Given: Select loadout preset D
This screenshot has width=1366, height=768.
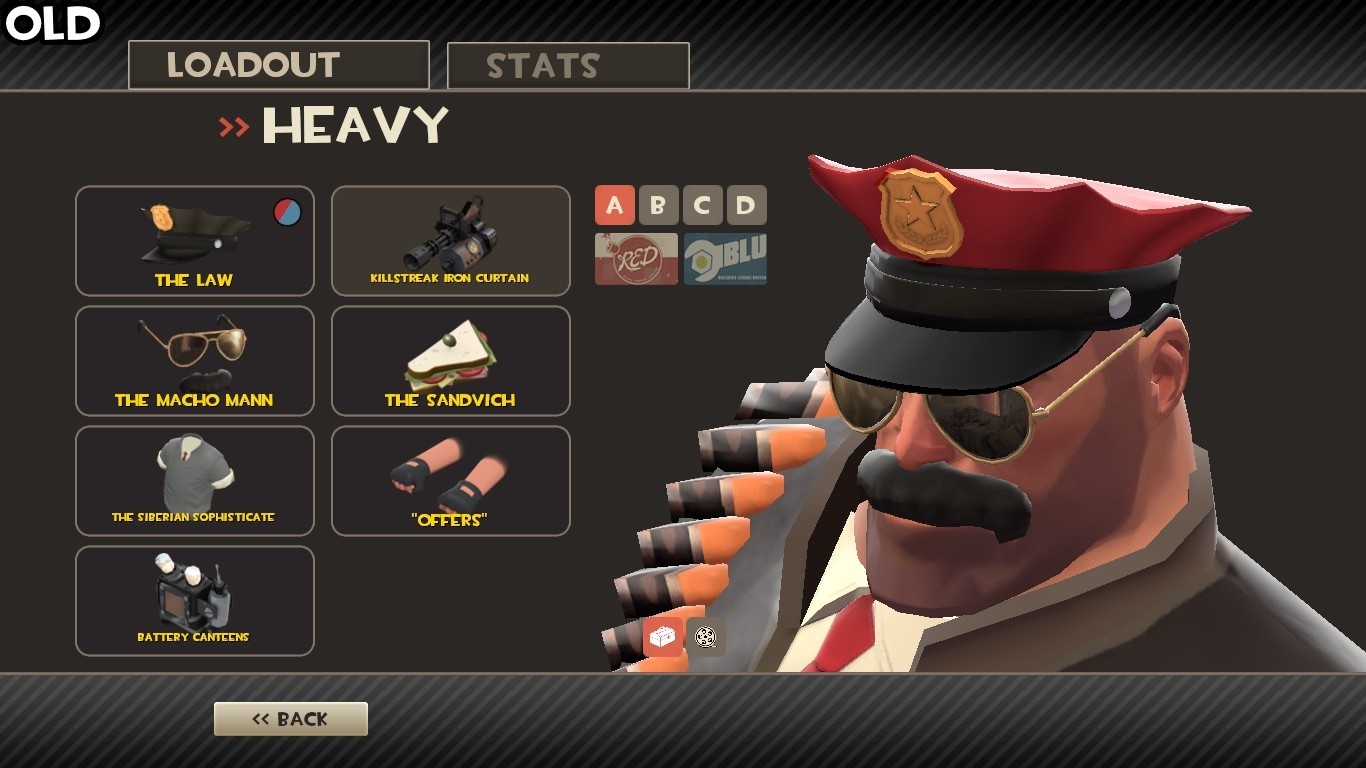Looking at the screenshot, I should click(745, 205).
